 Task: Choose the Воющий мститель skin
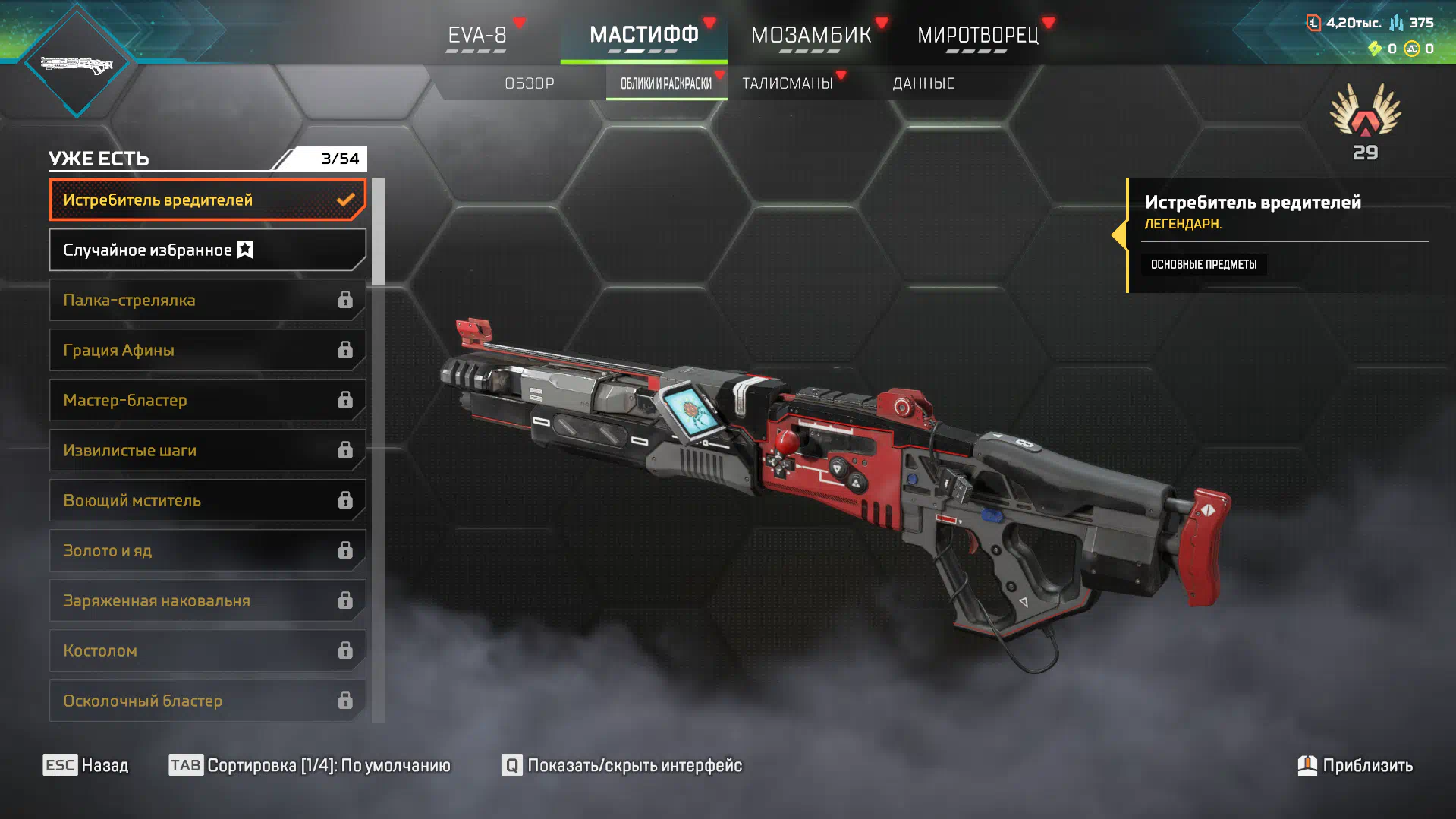[x=206, y=500]
